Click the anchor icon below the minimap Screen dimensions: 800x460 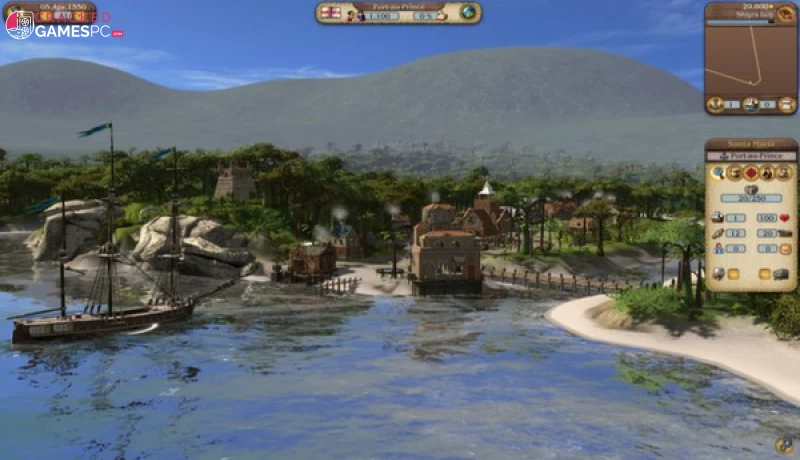pyautogui.click(x=716, y=104)
